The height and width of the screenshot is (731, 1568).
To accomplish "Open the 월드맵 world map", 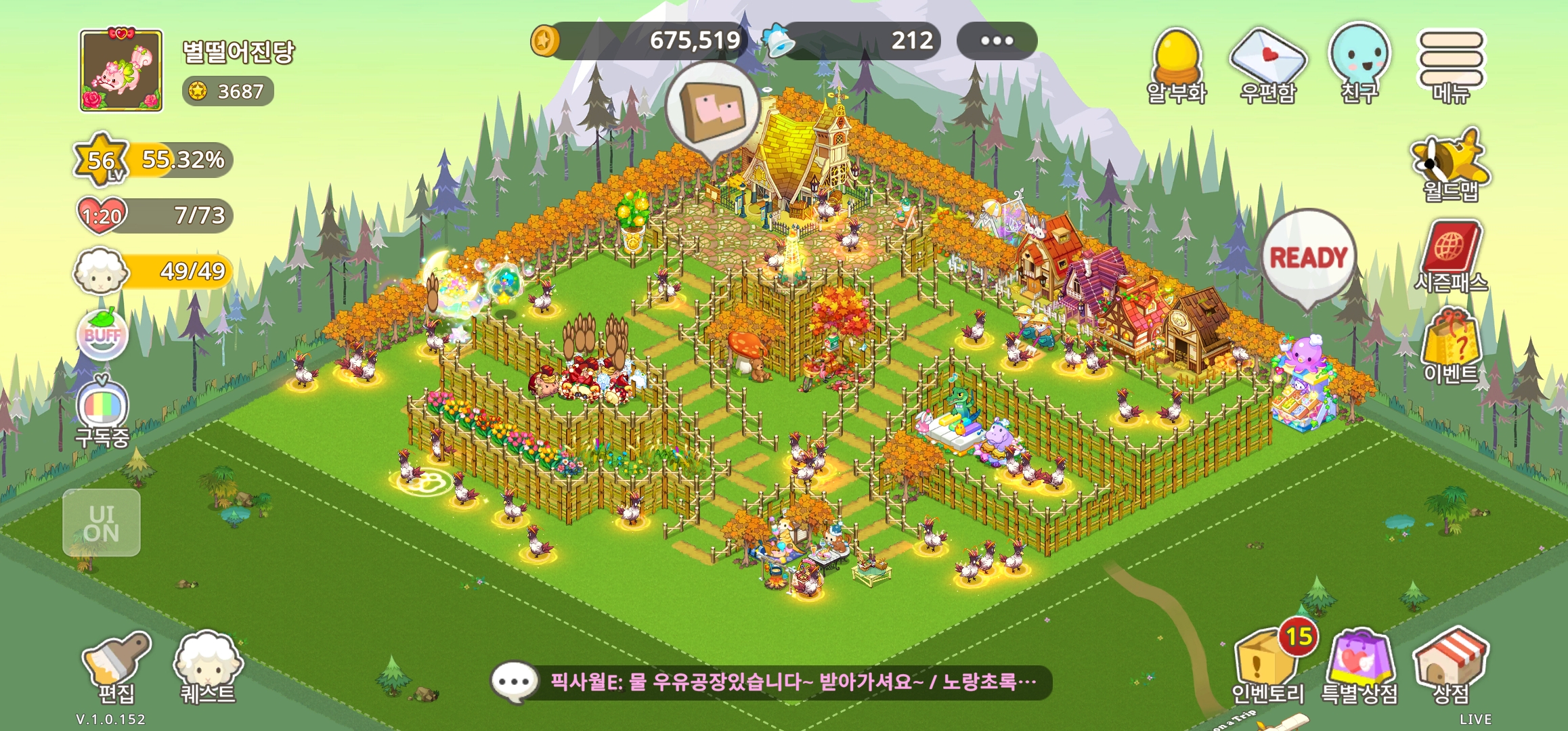I will (x=1451, y=164).
